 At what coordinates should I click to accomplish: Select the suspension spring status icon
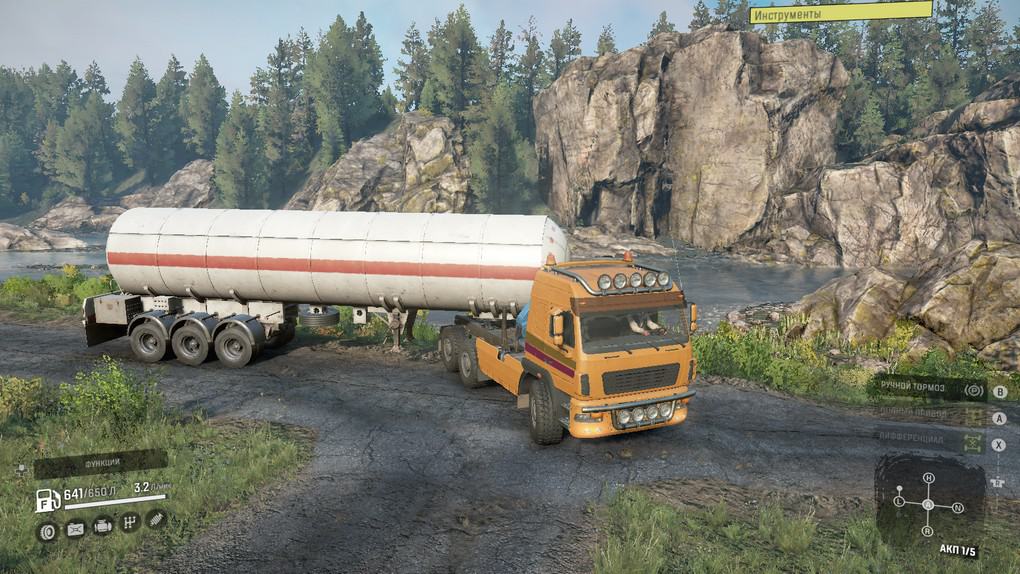(156, 519)
